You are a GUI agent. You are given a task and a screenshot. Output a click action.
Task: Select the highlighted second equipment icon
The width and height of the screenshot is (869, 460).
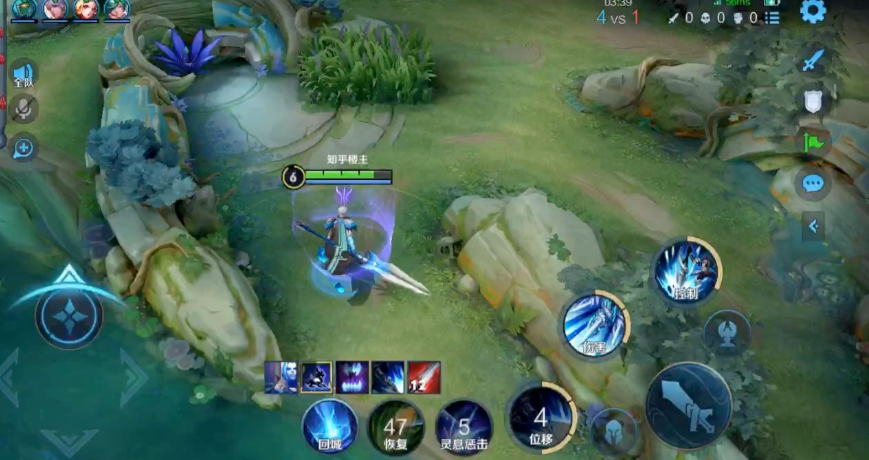[x=317, y=377]
